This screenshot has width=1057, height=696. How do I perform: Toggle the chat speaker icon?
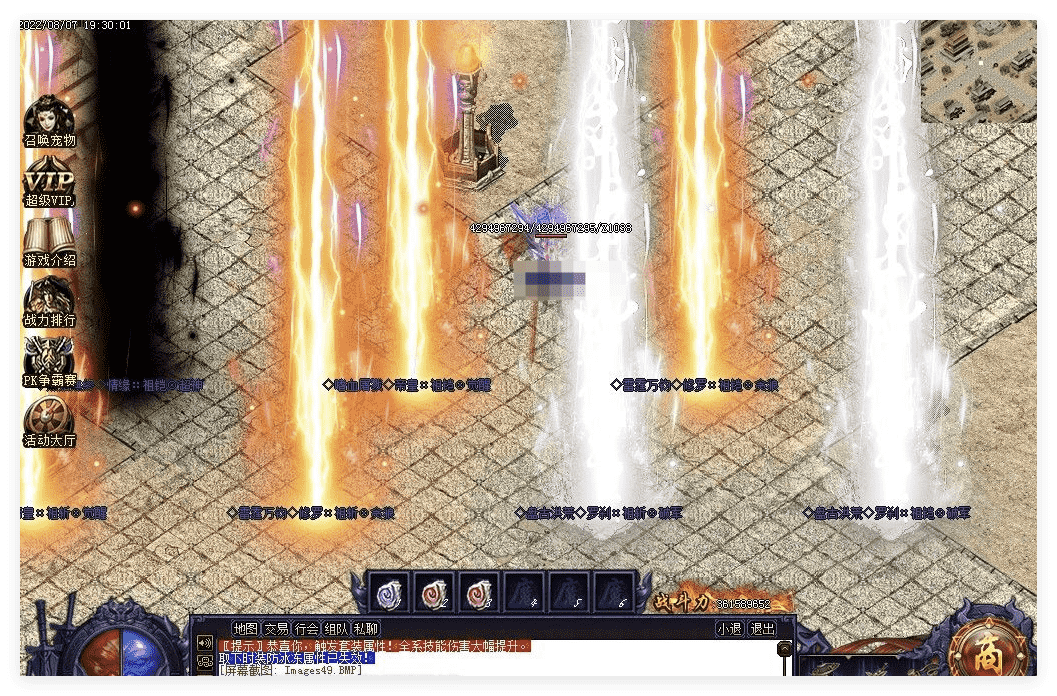(x=206, y=643)
